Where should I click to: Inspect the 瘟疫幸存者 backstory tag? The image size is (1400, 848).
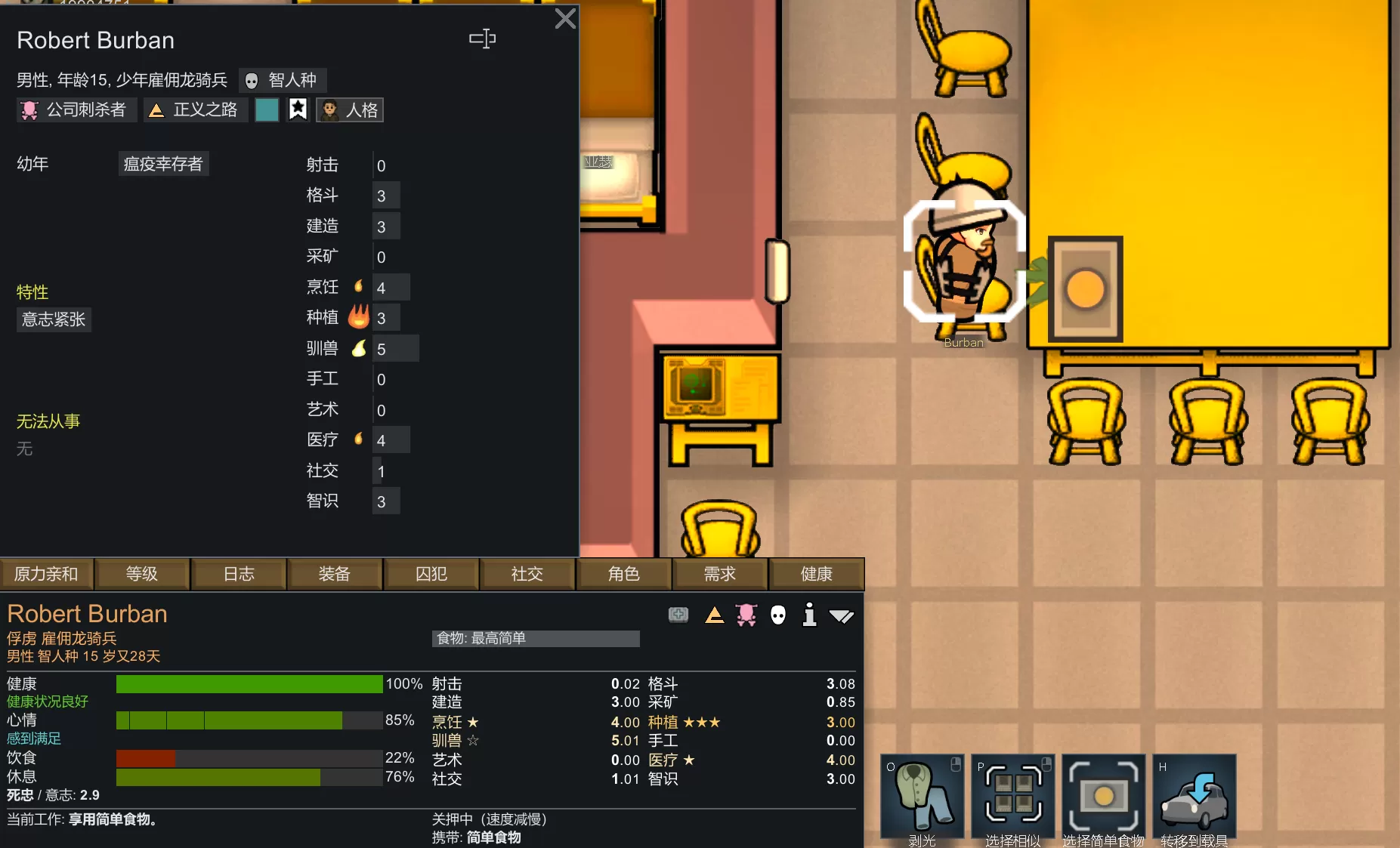(x=163, y=164)
